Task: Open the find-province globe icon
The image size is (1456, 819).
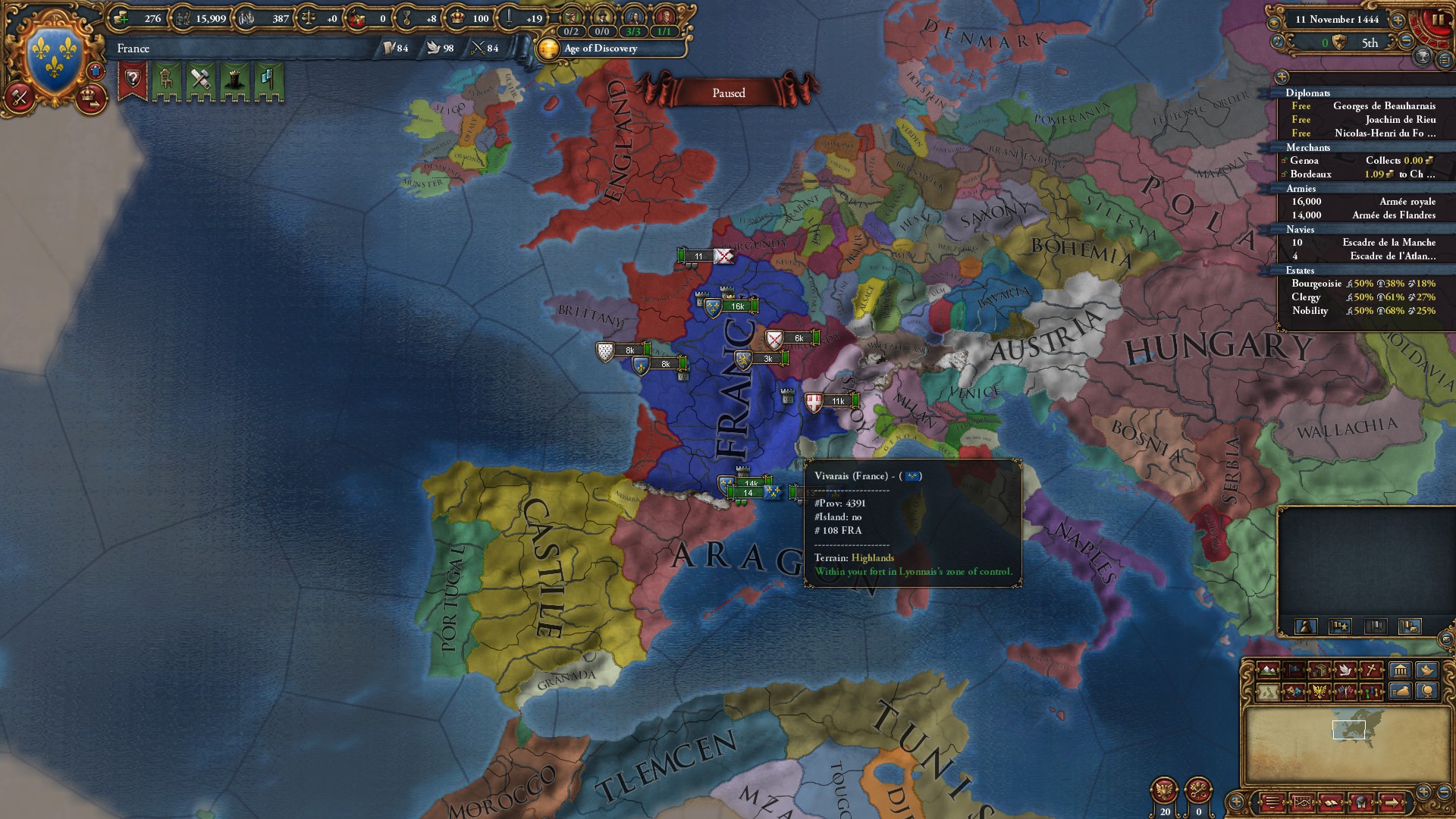Action: click(x=1429, y=692)
